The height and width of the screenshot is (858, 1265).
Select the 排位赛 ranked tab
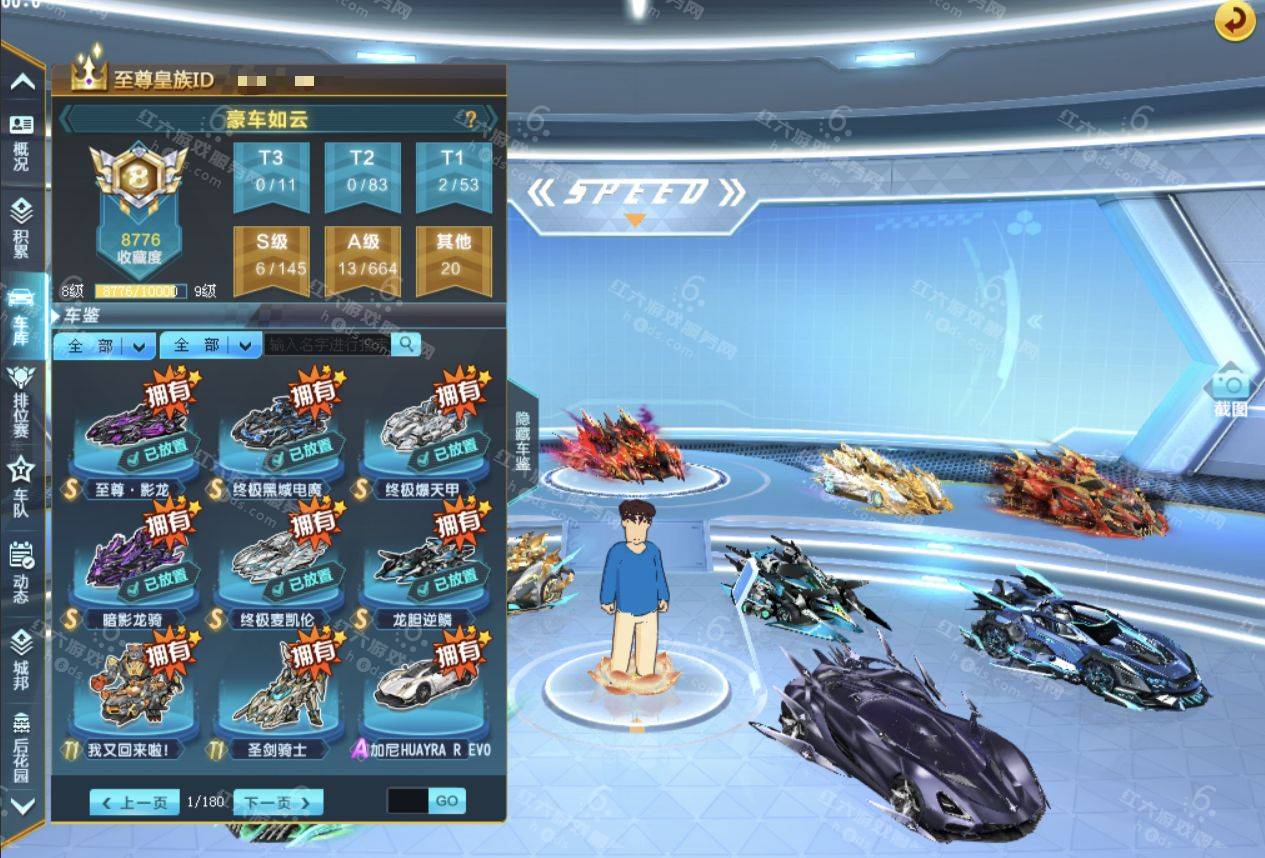coord(21,402)
